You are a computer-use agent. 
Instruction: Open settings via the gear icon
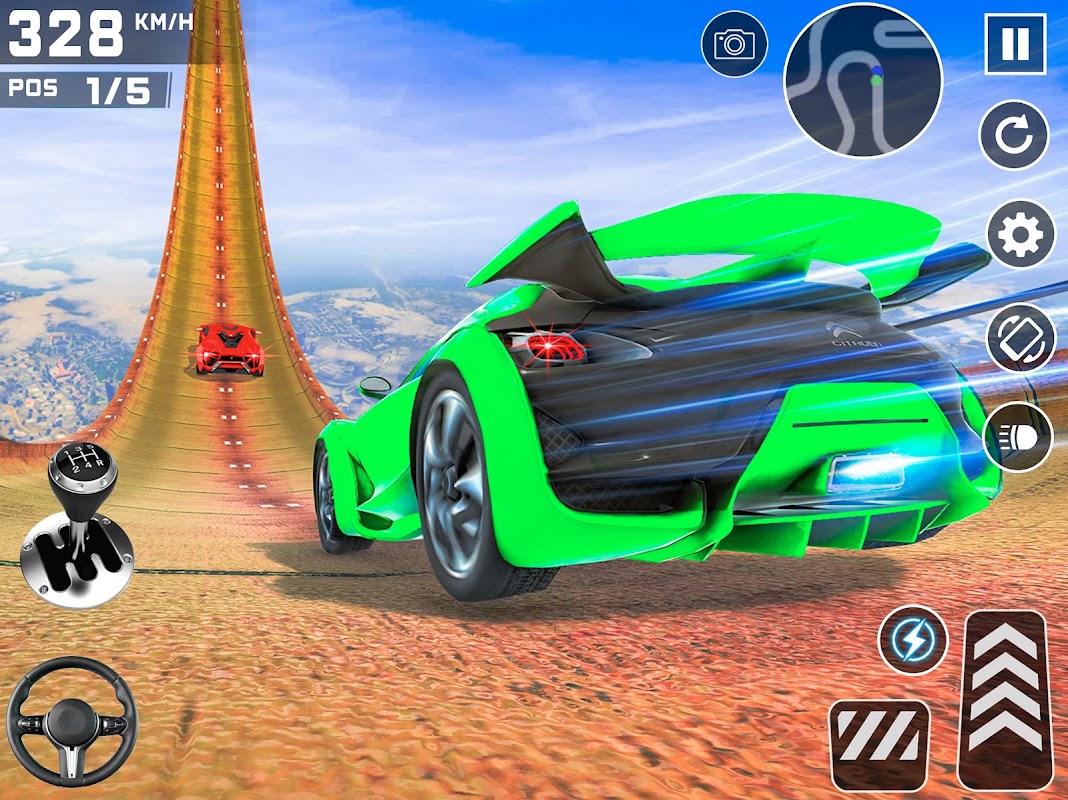[x=1020, y=234]
